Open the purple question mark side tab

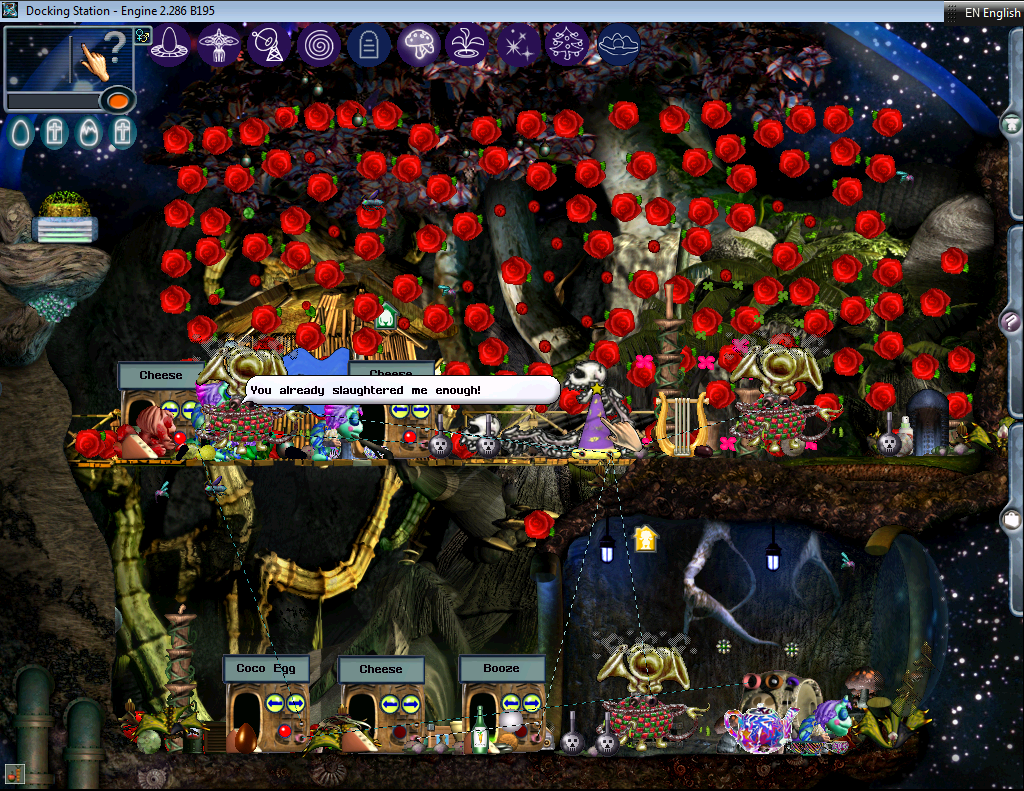[1011, 322]
